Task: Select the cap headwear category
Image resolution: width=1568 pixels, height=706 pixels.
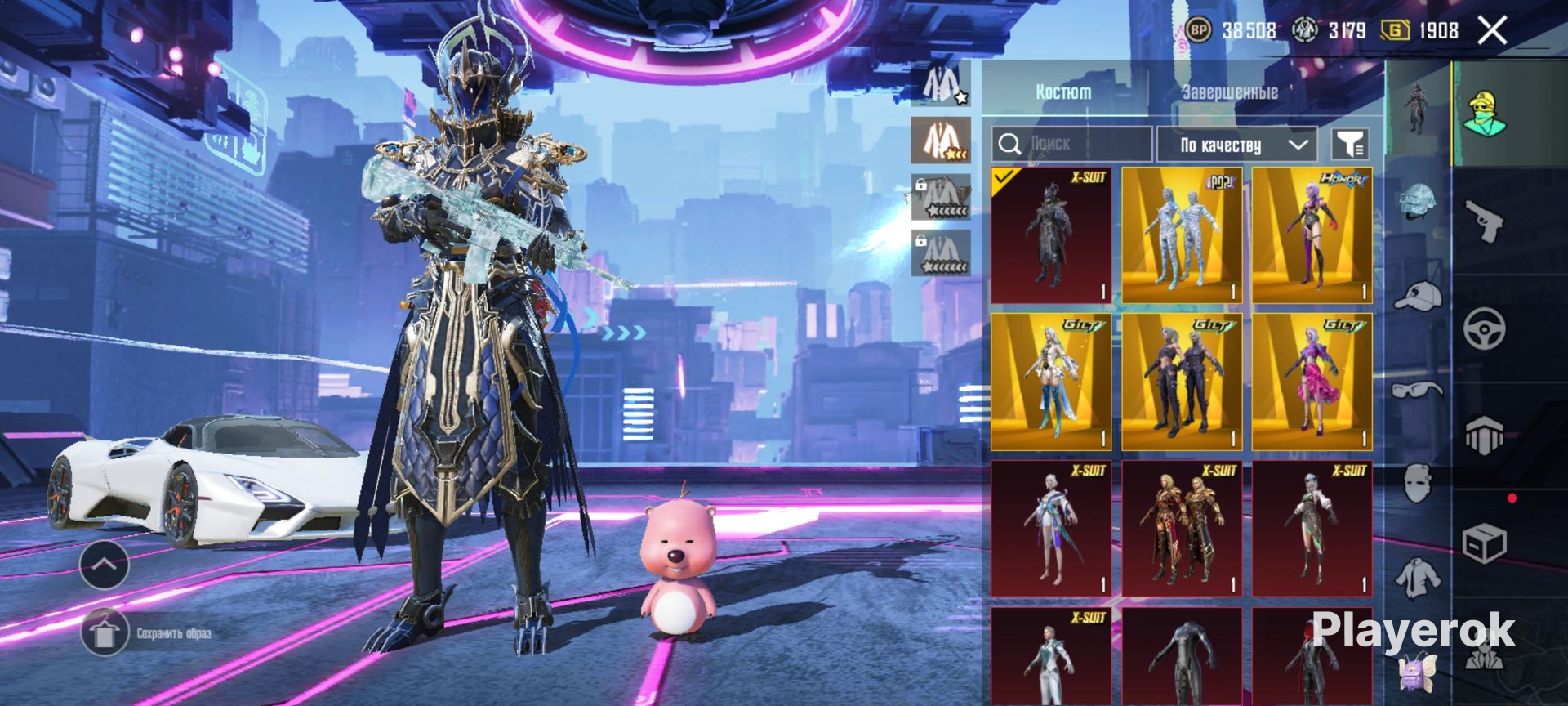Action: click(x=1419, y=296)
